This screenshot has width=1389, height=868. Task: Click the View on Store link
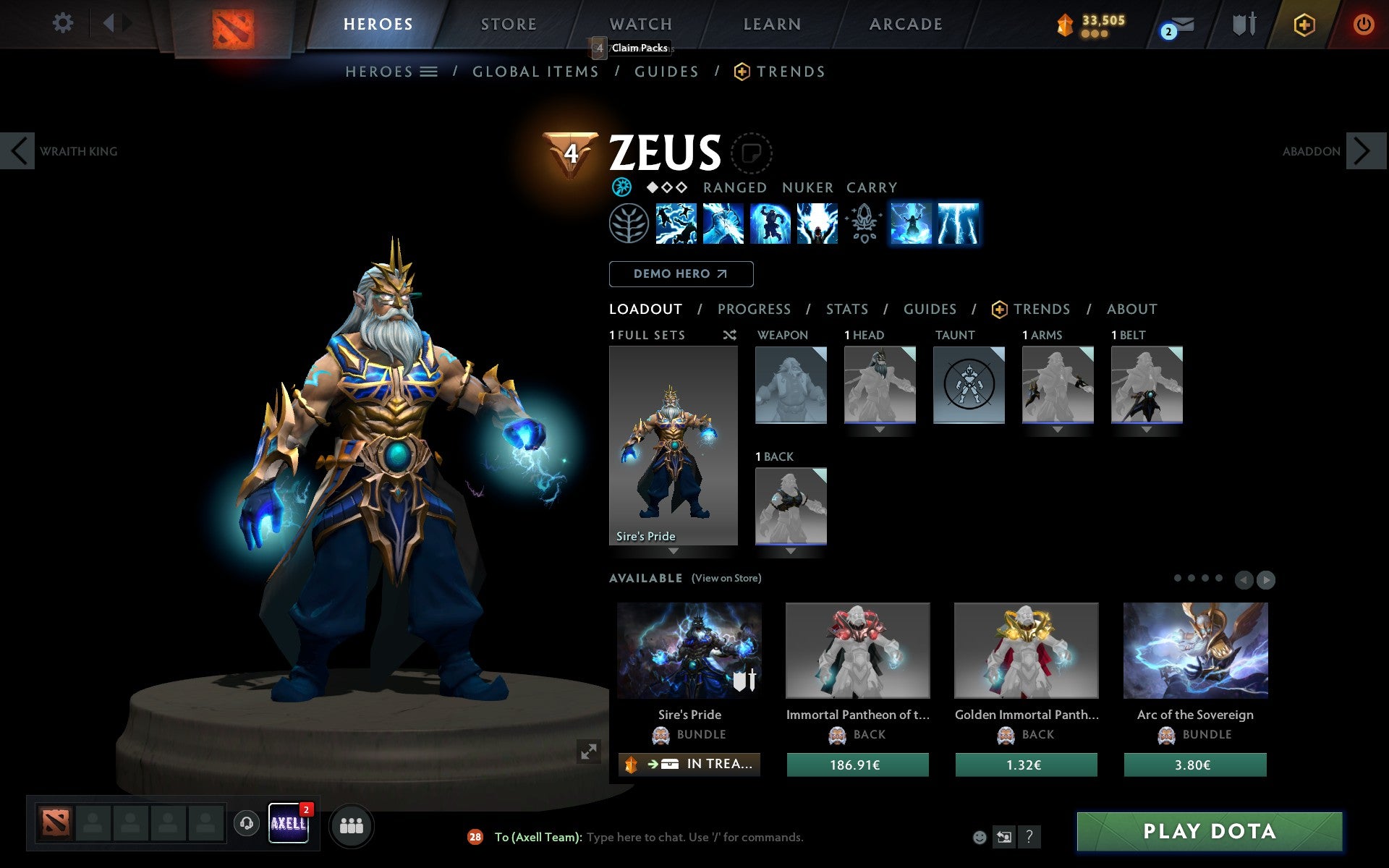point(726,578)
